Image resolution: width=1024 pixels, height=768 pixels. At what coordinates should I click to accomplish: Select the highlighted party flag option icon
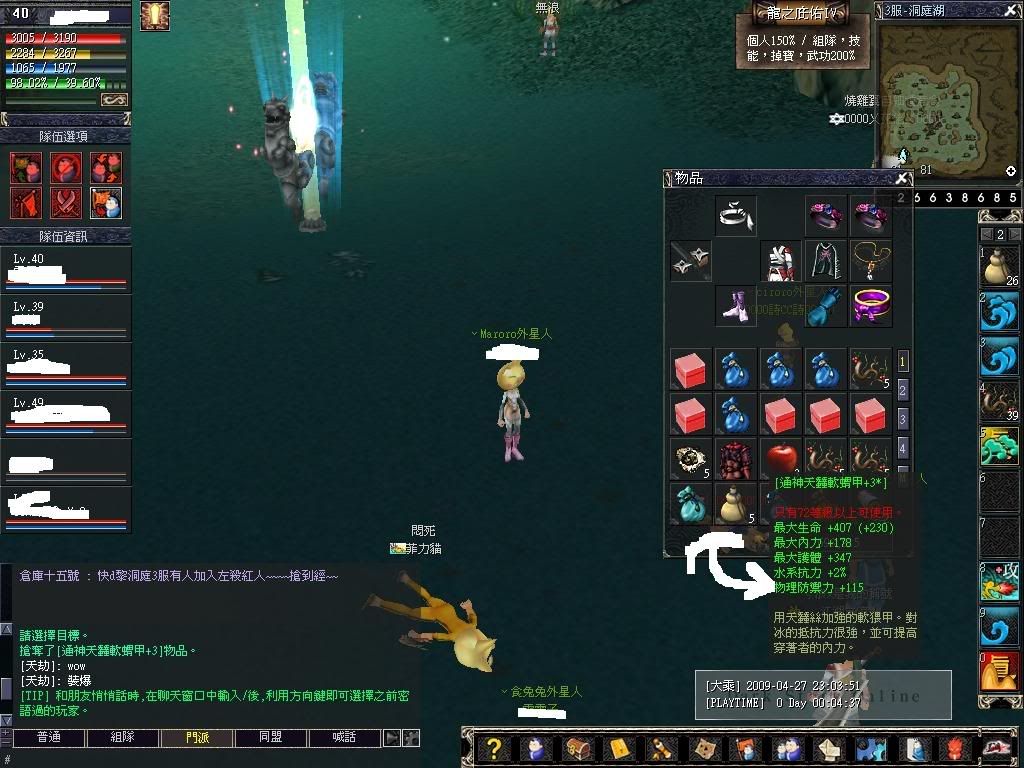coord(106,202)
